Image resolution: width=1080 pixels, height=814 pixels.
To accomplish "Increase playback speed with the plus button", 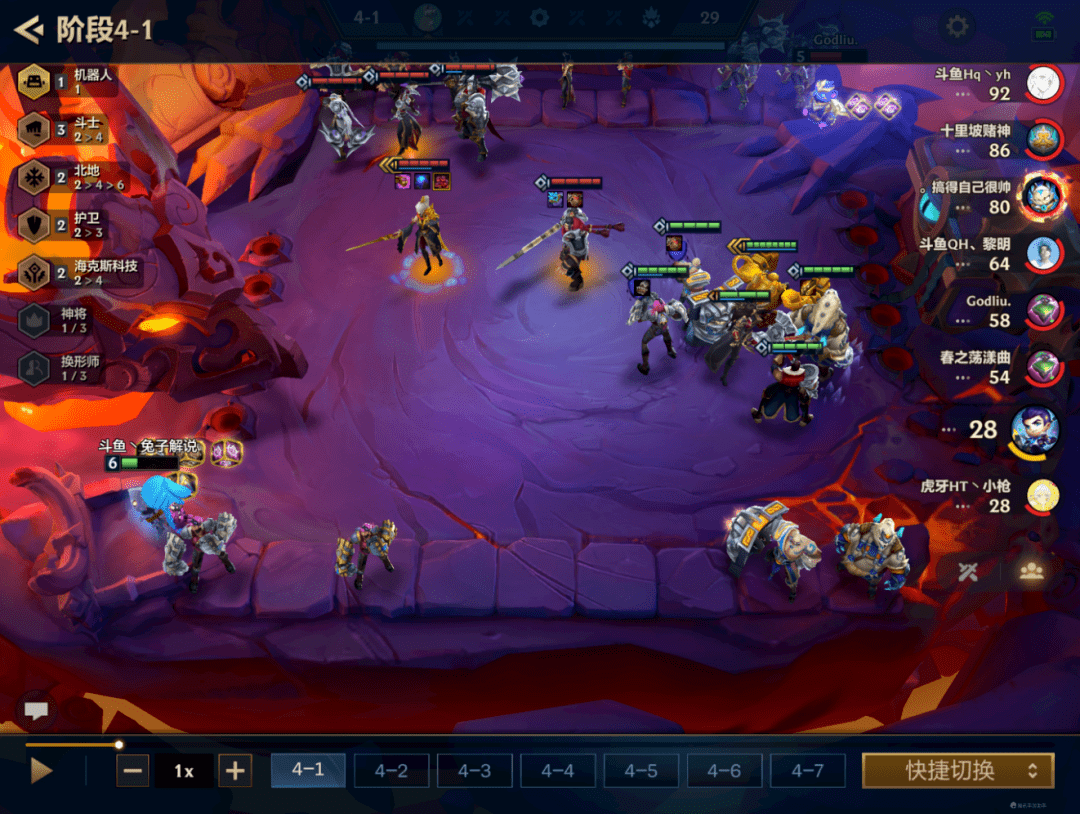I will click(x=234, y=771).
